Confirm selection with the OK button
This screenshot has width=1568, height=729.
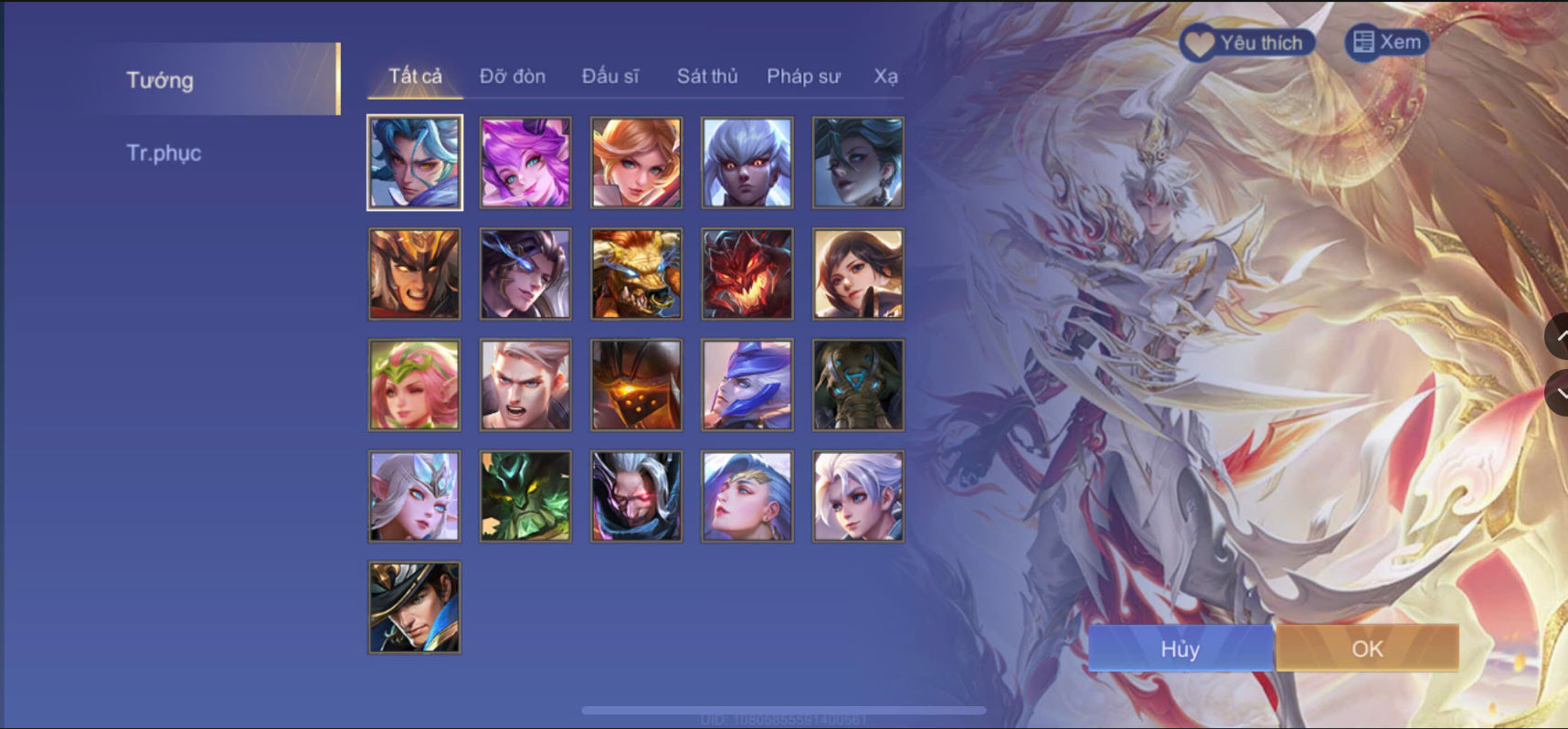coord(1367,649)
